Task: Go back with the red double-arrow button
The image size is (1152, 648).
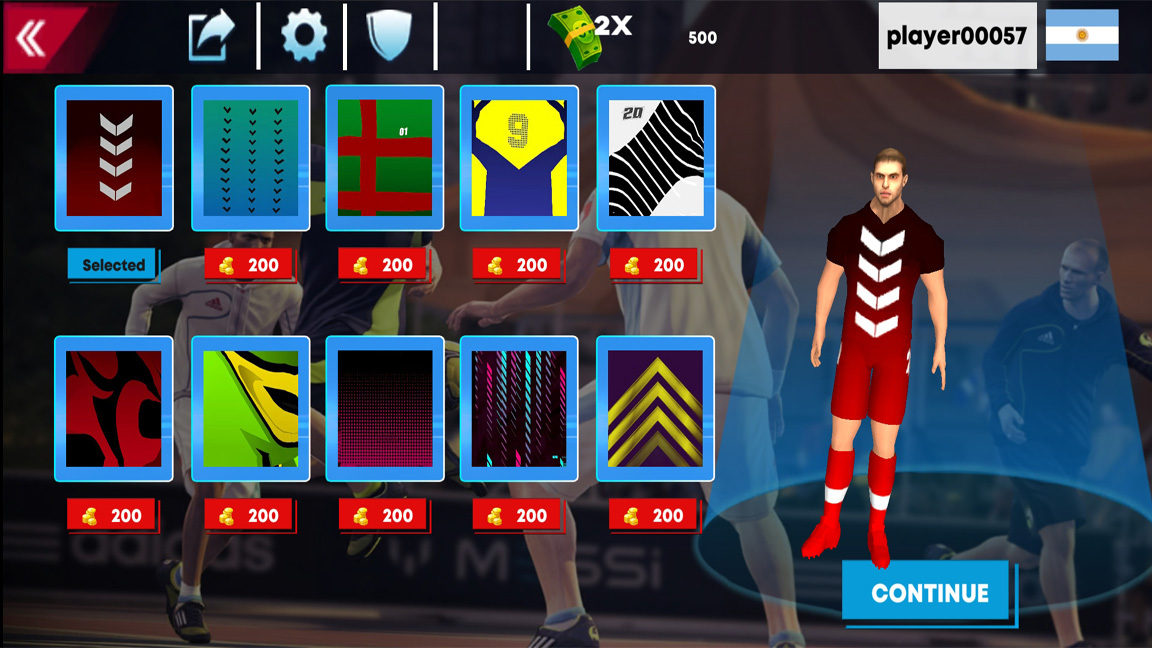Action: 36,38
